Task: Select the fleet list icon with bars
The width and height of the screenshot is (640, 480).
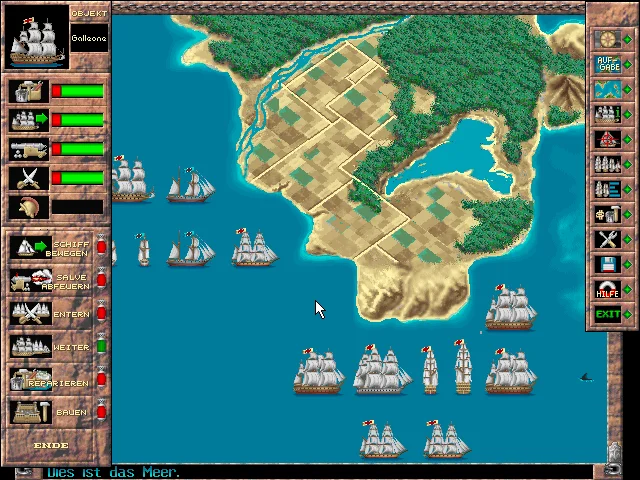Action: 607,189
